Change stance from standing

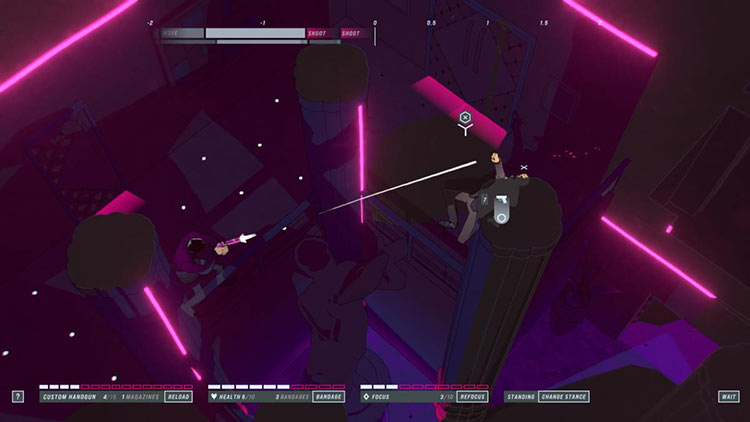pyautogui.click(x=564, y=397)
